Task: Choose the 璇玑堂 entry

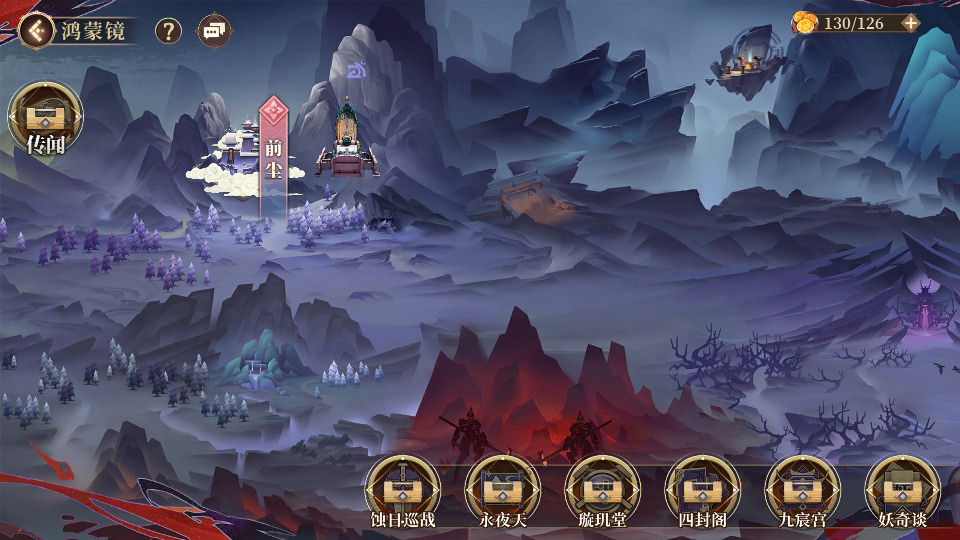Action: pyautogui.click(x=602, y=492)
